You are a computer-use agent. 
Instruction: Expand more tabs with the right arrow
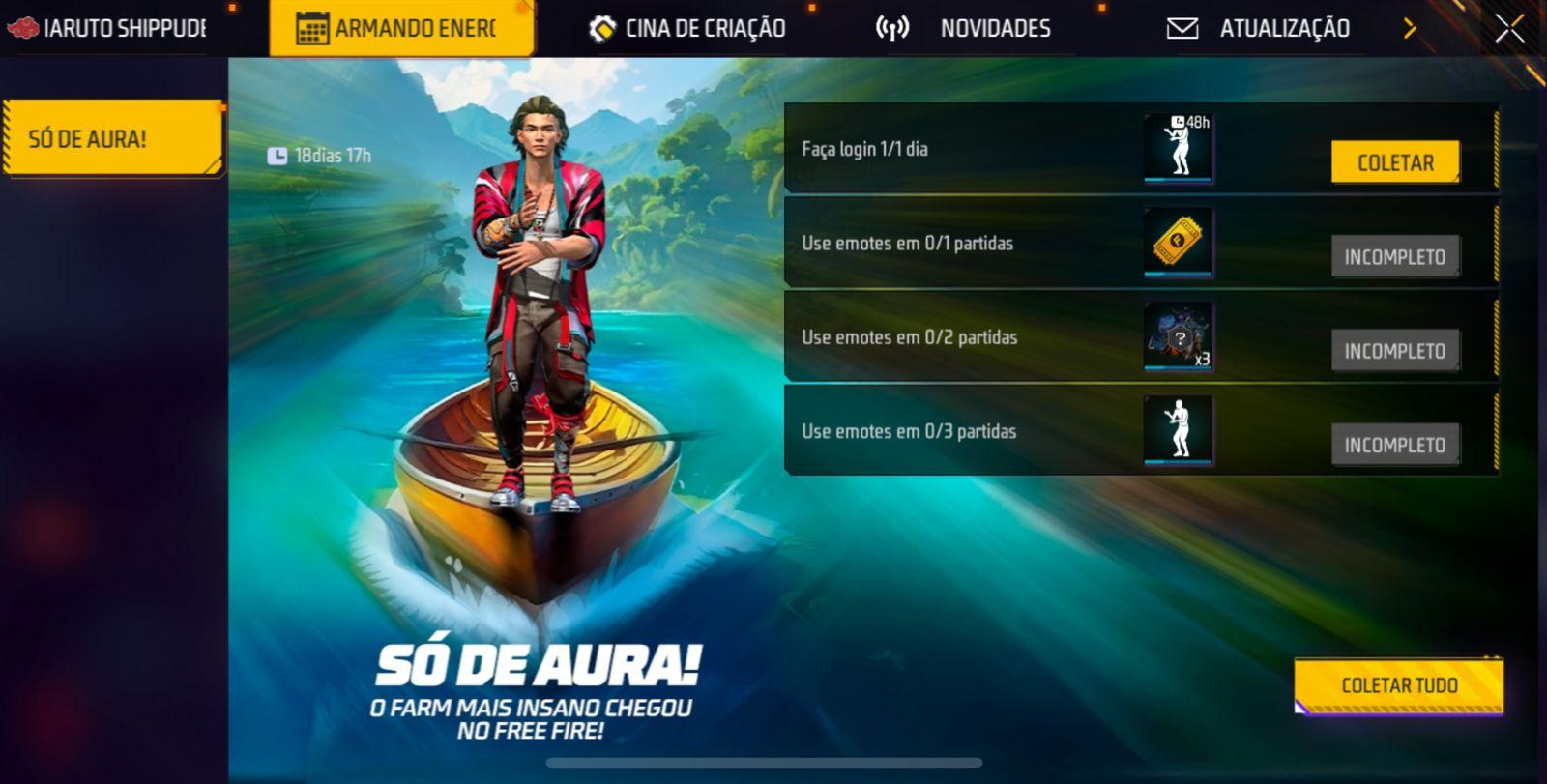pos(1411,28)
